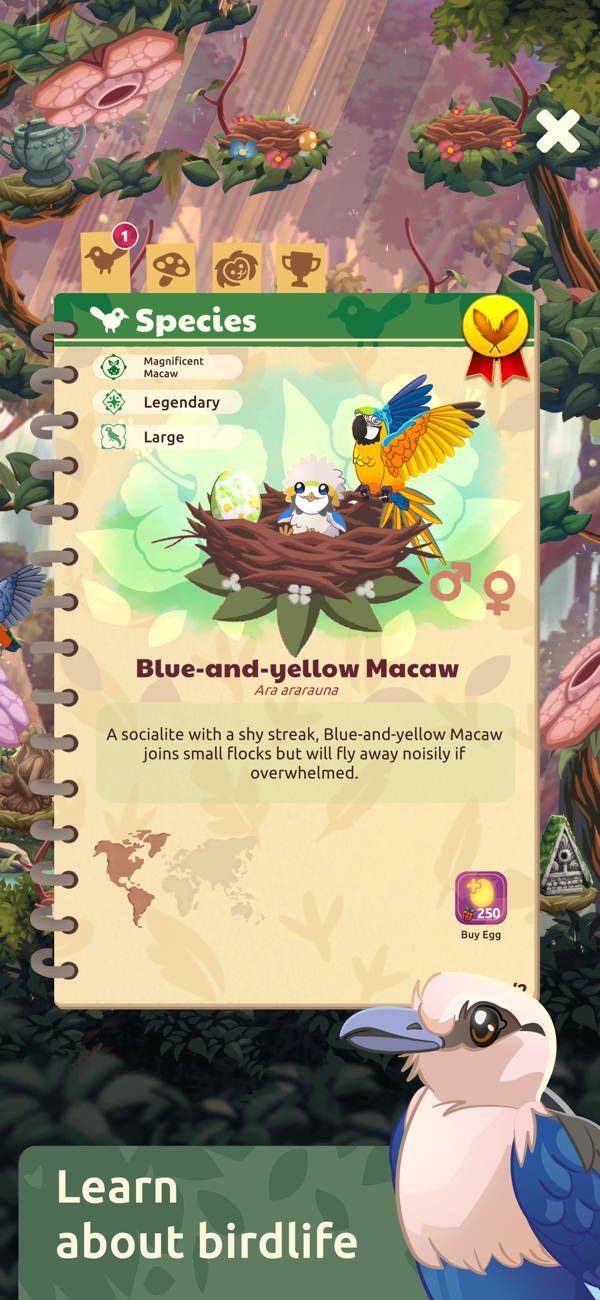The width and height of the screenshot is (600, 1300).
Task: Select the female gender symbol
Action: [499, 592]
